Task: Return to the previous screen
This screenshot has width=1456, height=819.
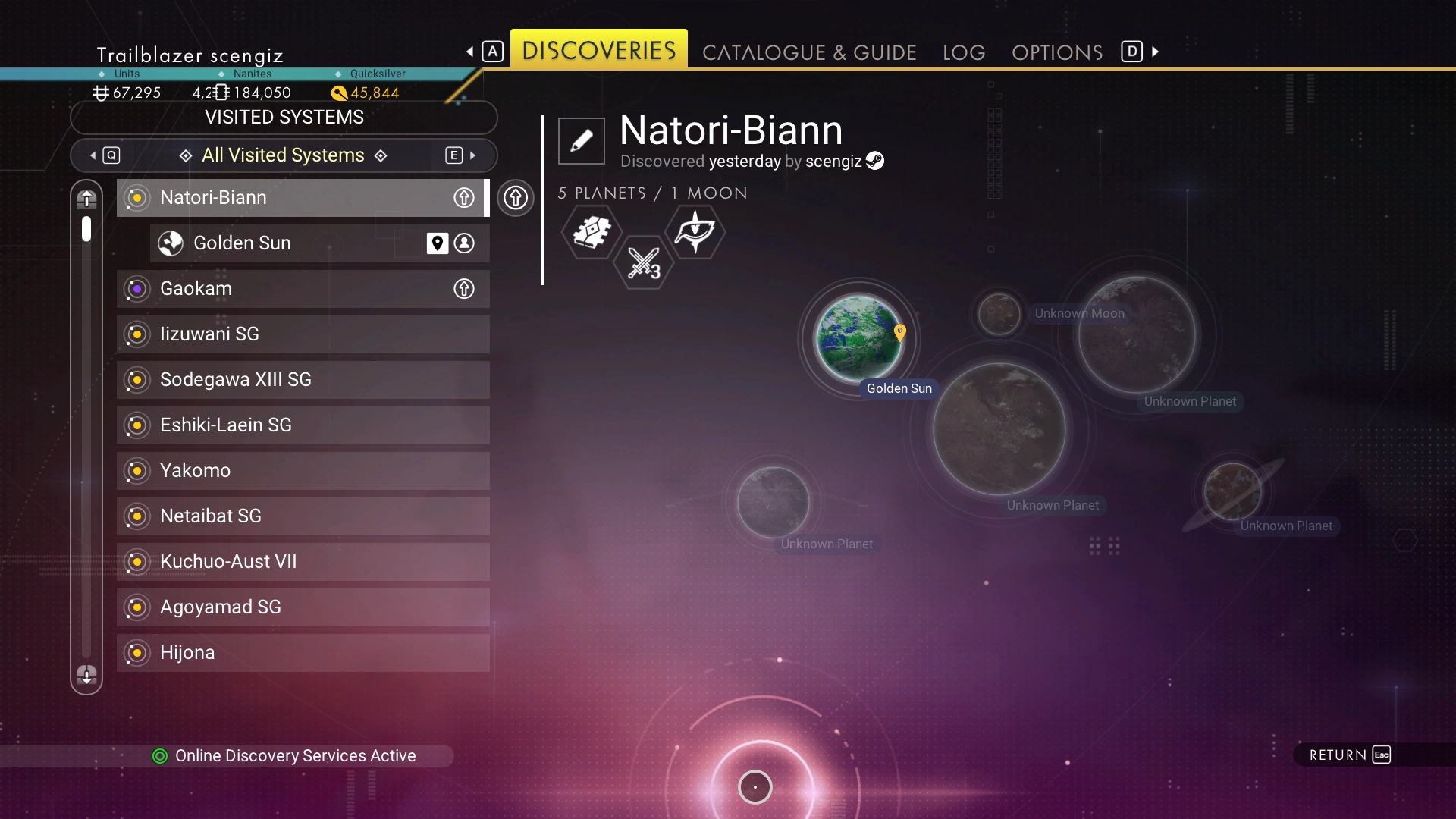Action: (1349, 755)
